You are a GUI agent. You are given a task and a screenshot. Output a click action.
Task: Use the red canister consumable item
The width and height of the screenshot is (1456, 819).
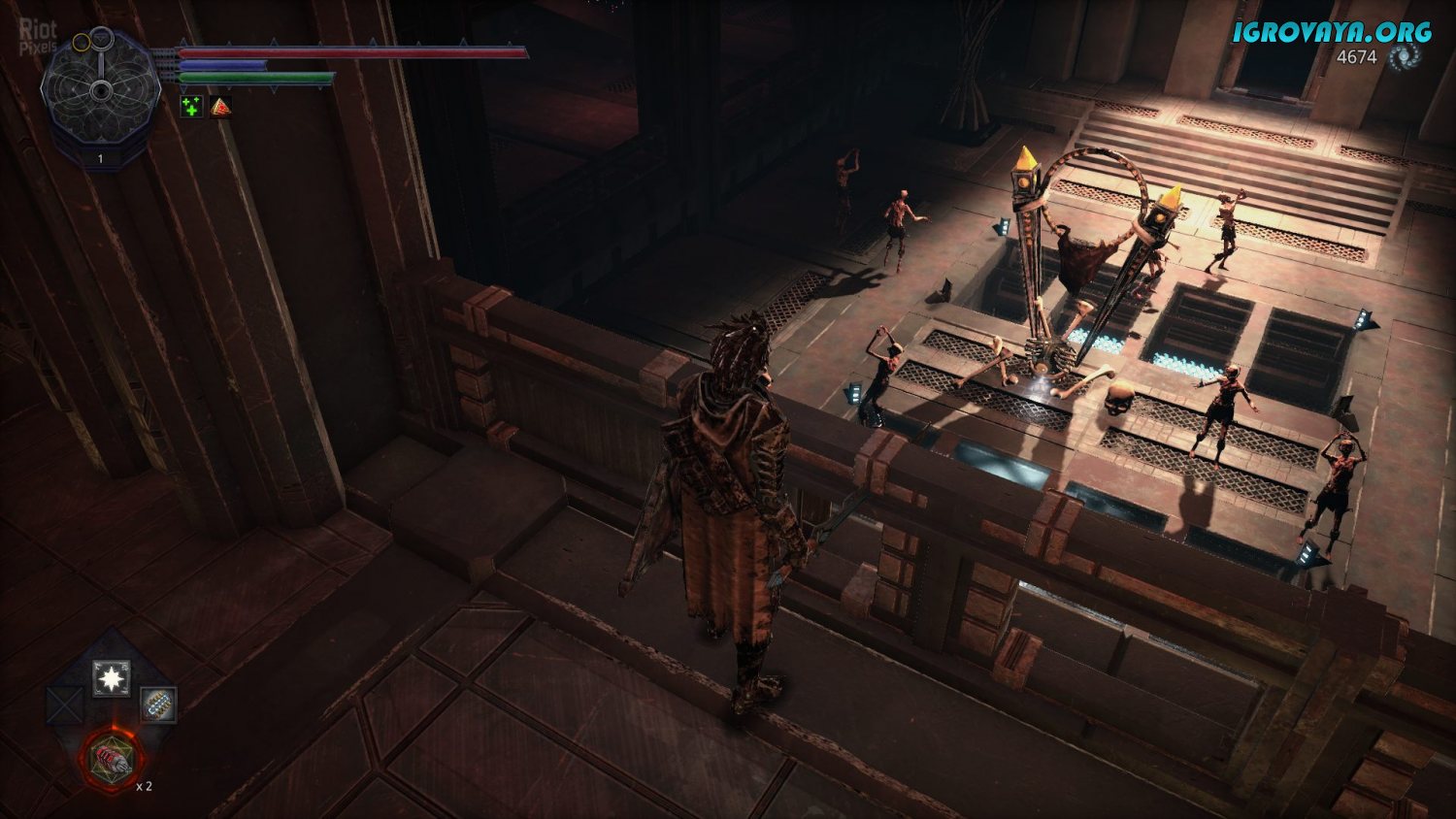pos(112,757)
